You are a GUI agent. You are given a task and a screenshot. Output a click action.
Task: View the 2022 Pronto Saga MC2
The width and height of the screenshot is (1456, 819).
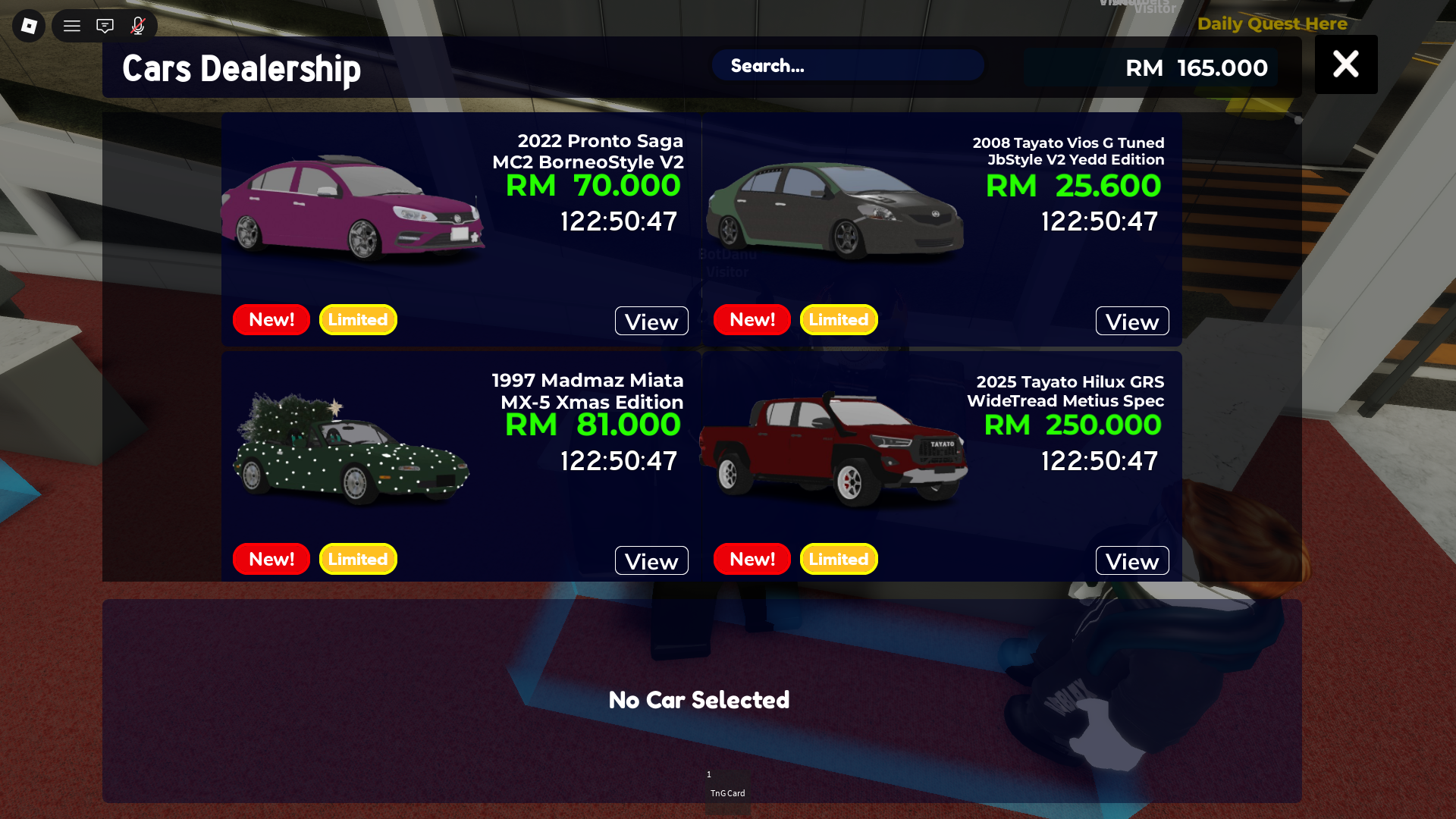pyautogui.click(x=651, y=321)
